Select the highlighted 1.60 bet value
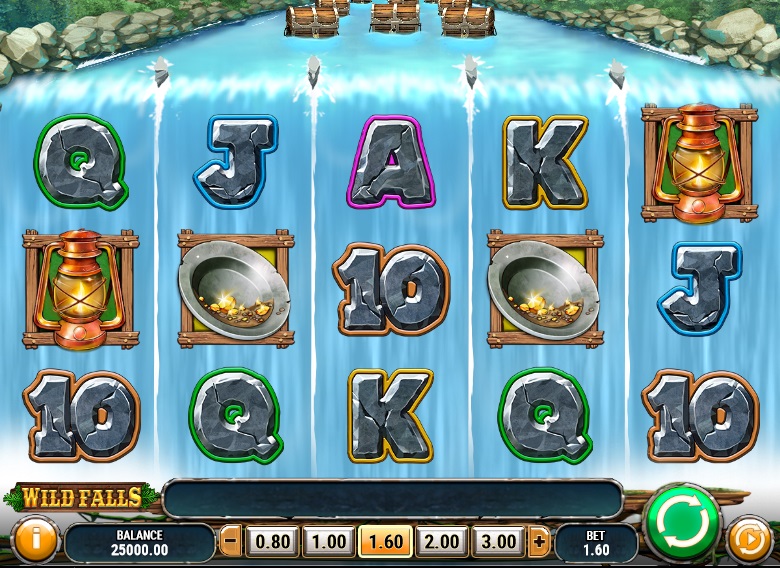 pos(386,542)
